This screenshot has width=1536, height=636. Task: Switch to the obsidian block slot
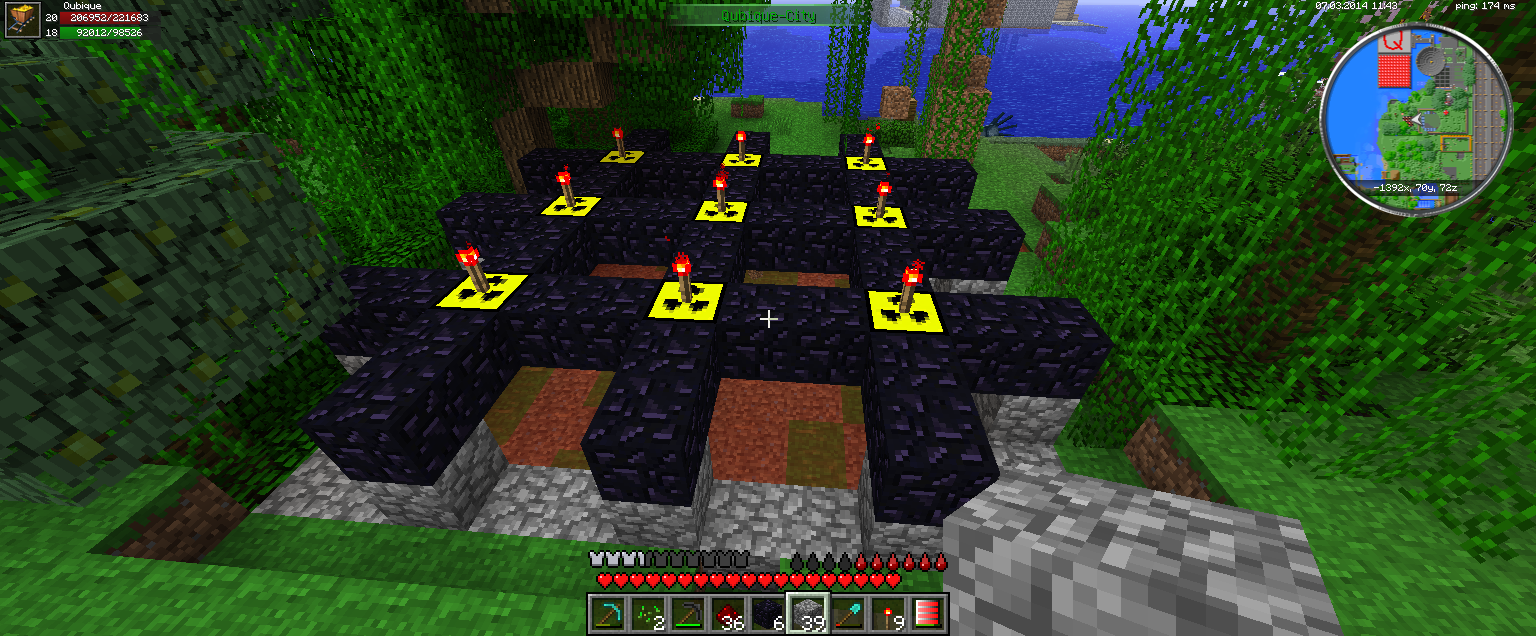pos(767,614)
